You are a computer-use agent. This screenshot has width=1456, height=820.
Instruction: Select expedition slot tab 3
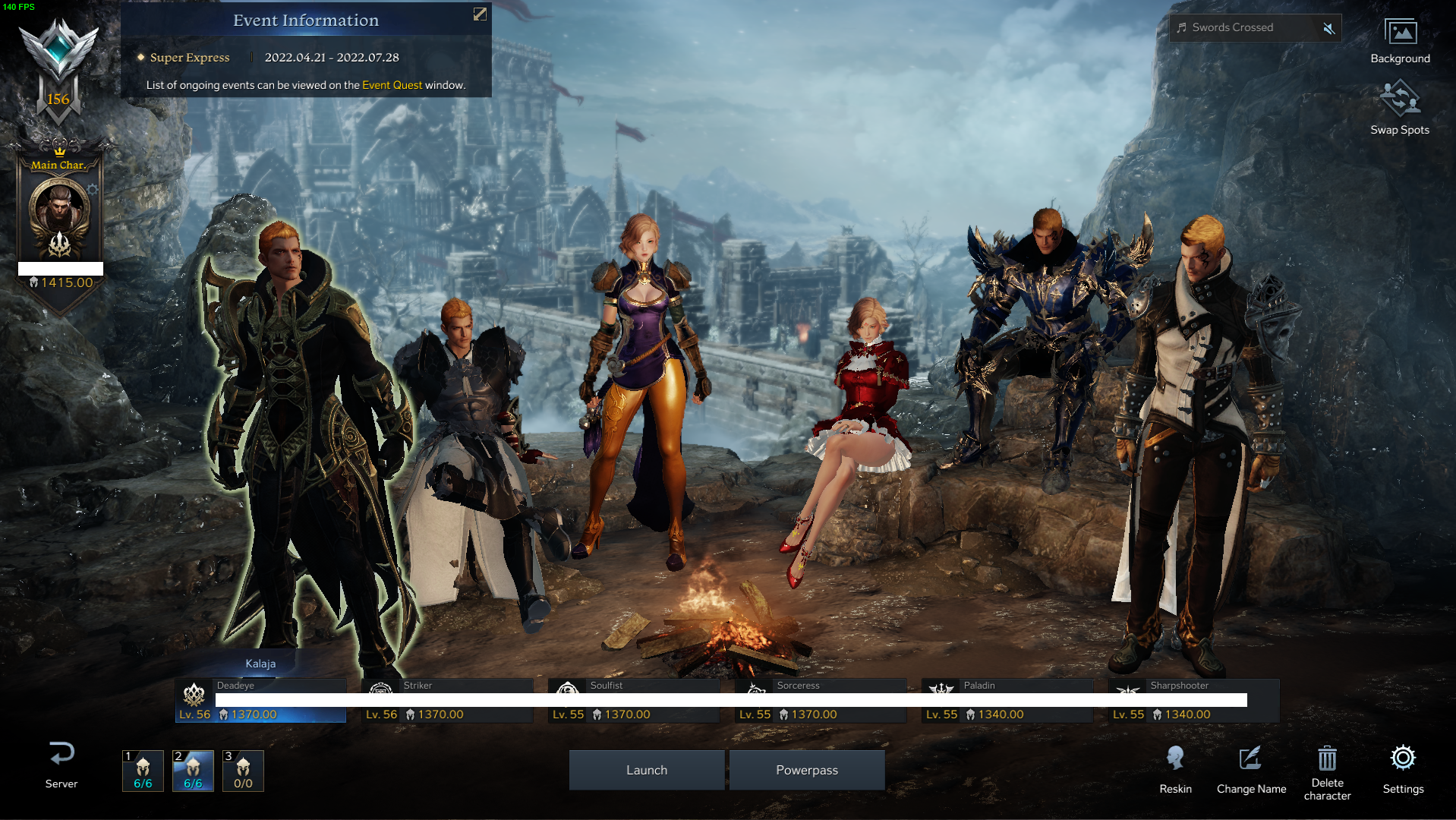pos(242,771)
